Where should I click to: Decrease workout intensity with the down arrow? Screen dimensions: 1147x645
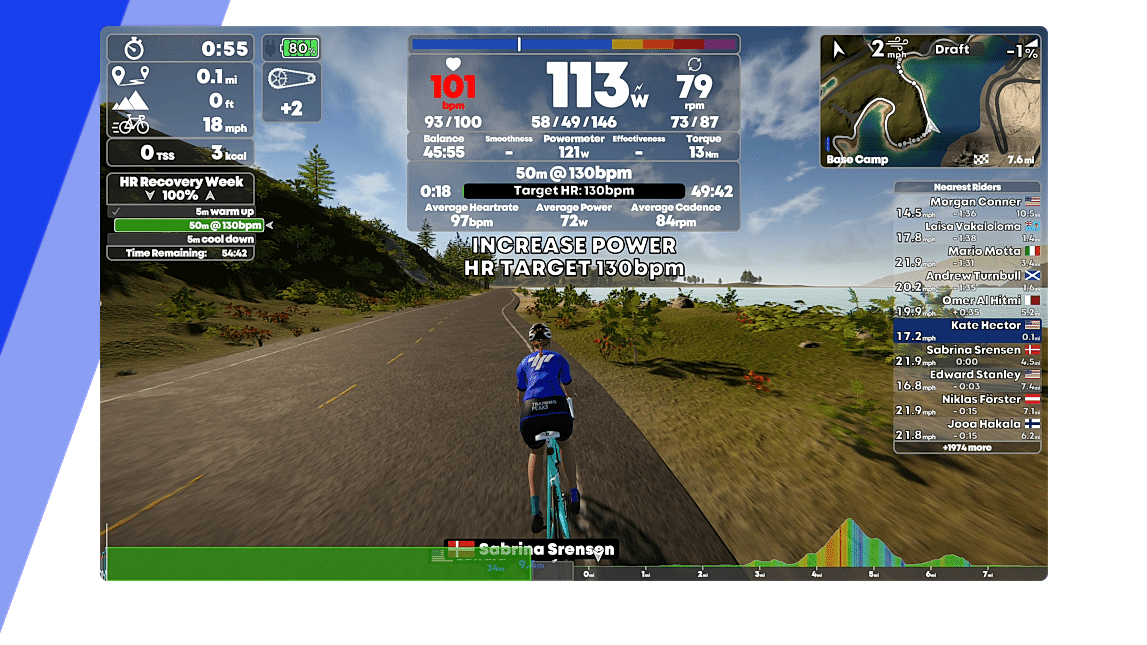pos(151,196)
